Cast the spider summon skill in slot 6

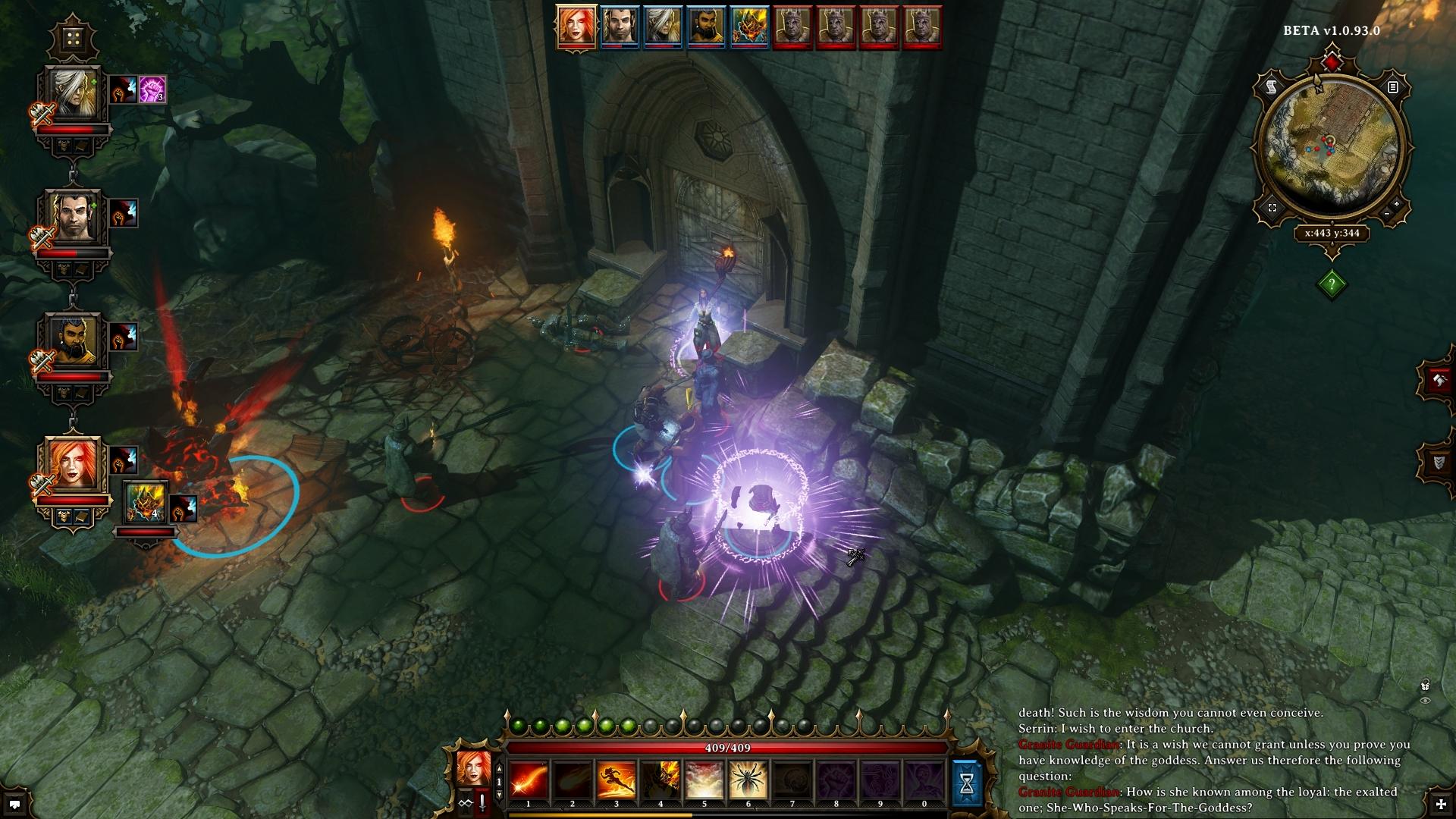click(x=748, y=781)
